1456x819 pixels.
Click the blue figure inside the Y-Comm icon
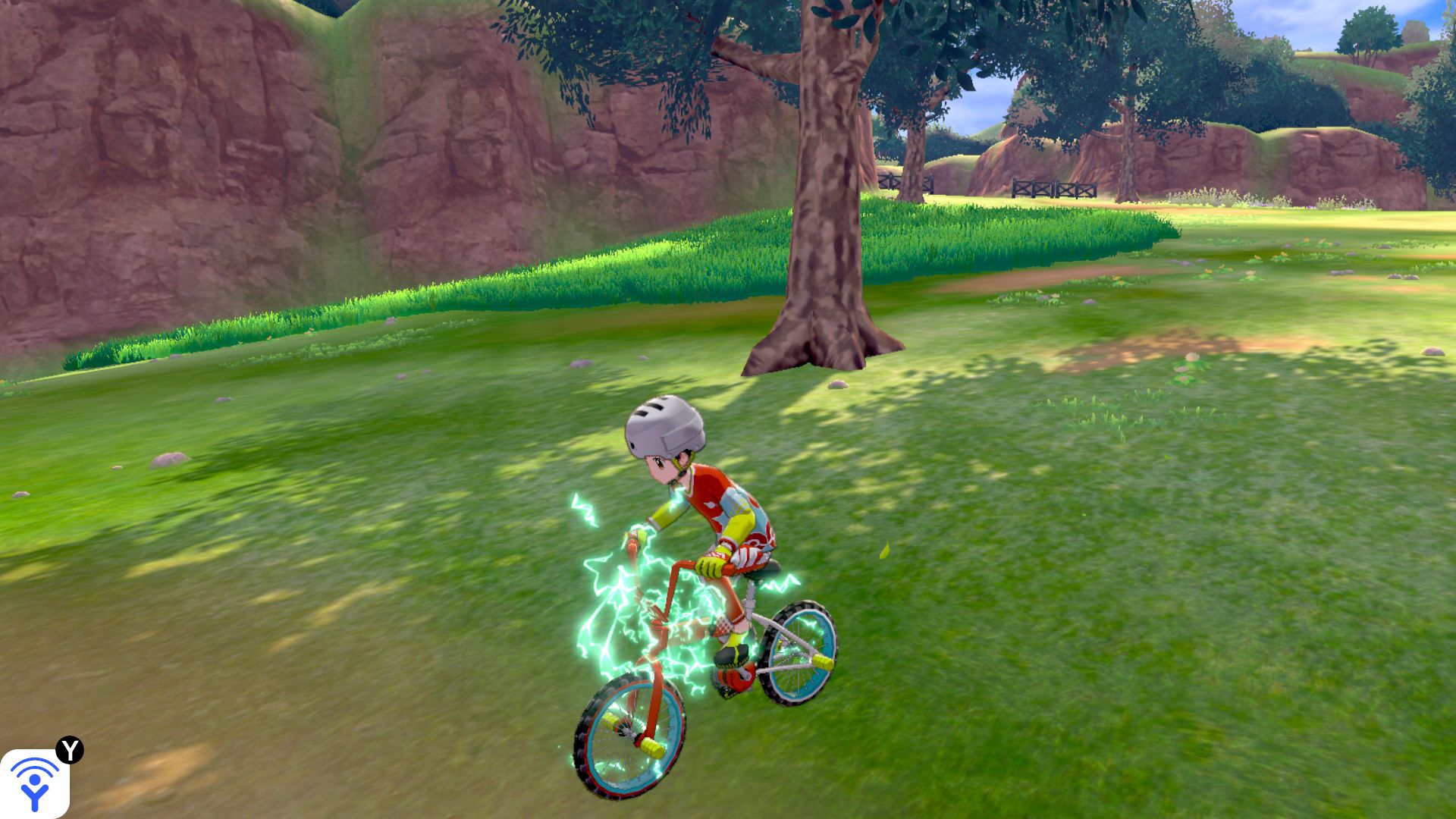pyautogui.click(x=33, y=795)
